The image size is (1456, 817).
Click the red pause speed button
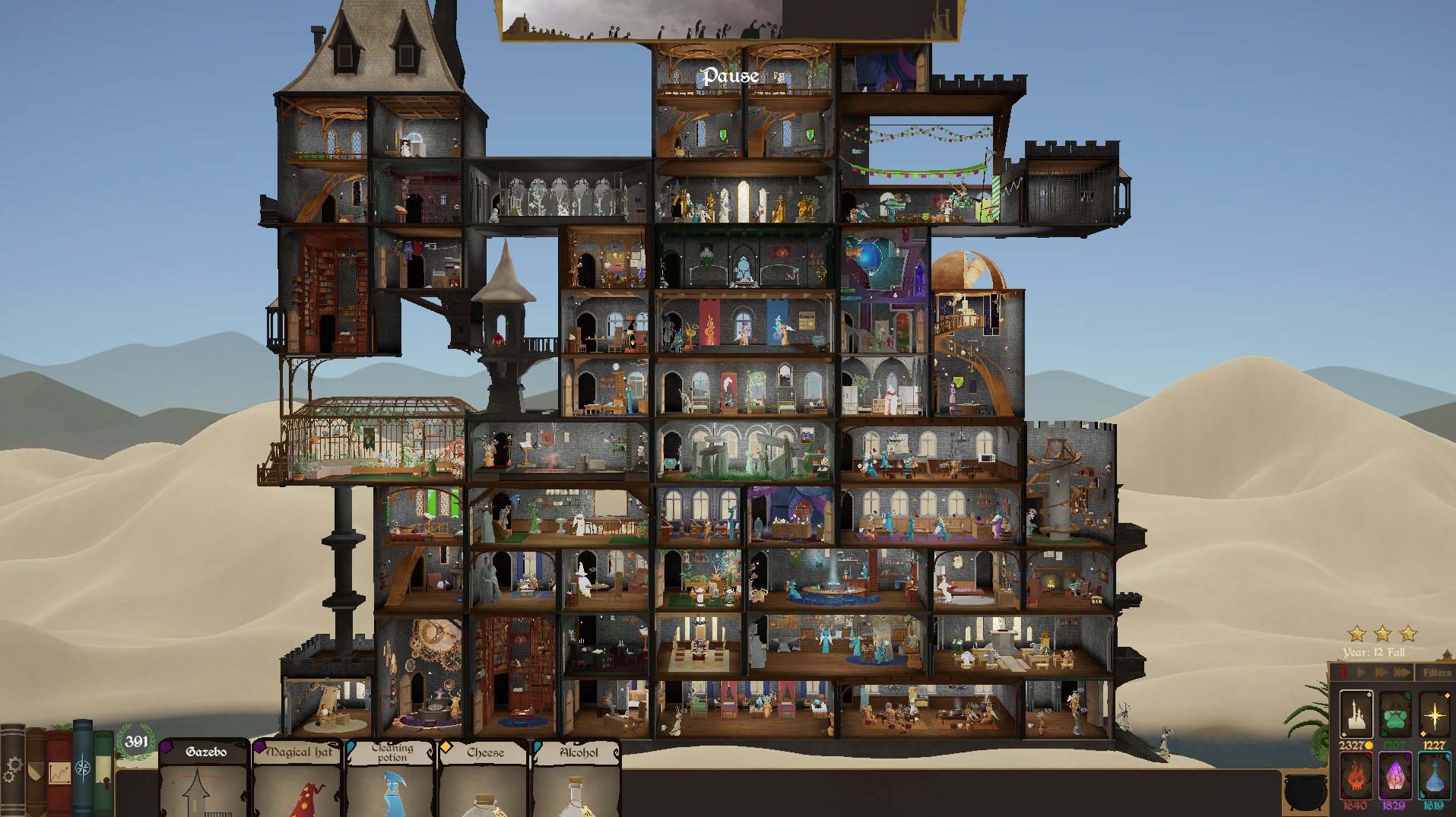1343,673
